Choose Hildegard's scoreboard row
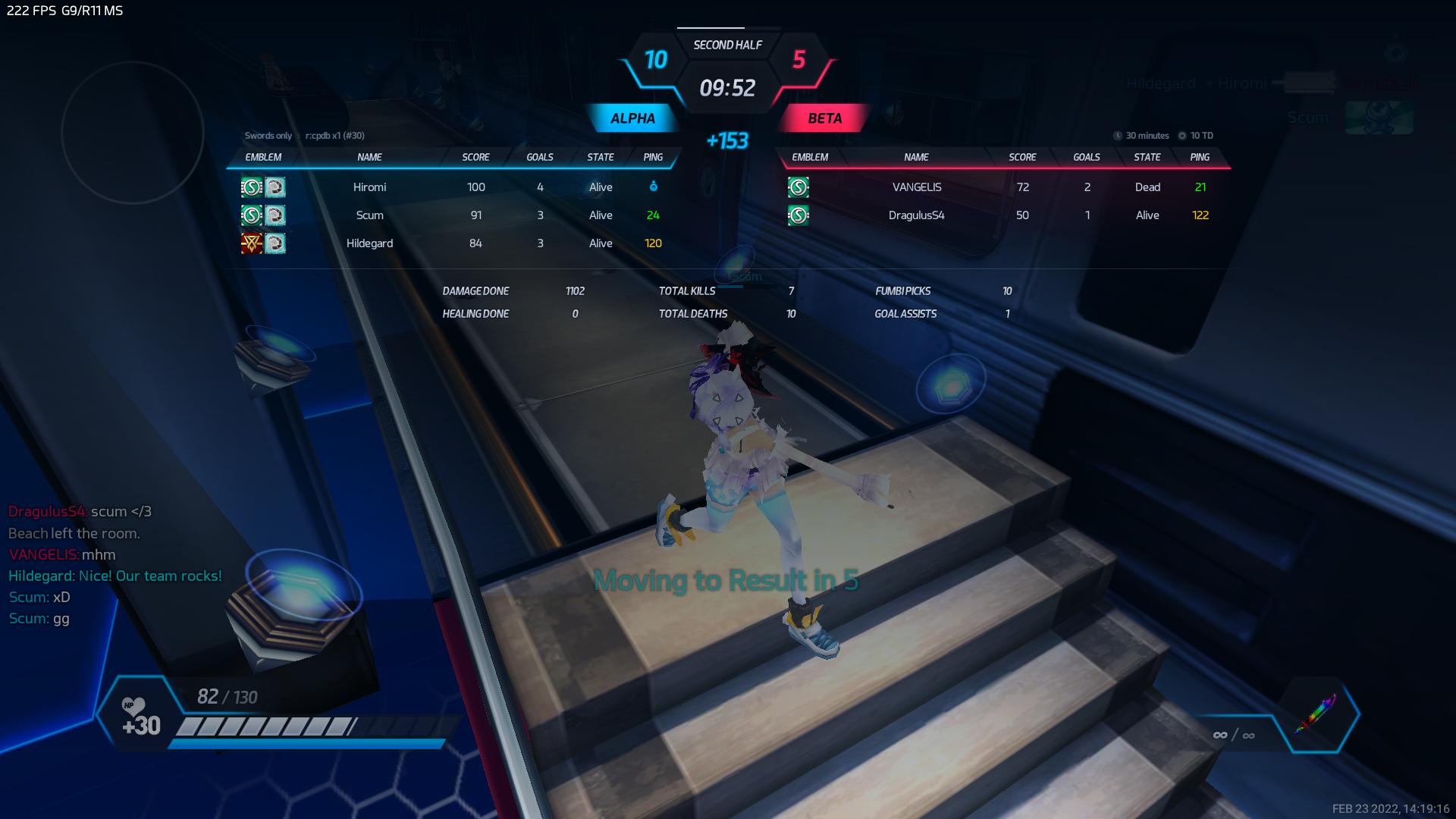1456x819 pixels. coord(370,243)
